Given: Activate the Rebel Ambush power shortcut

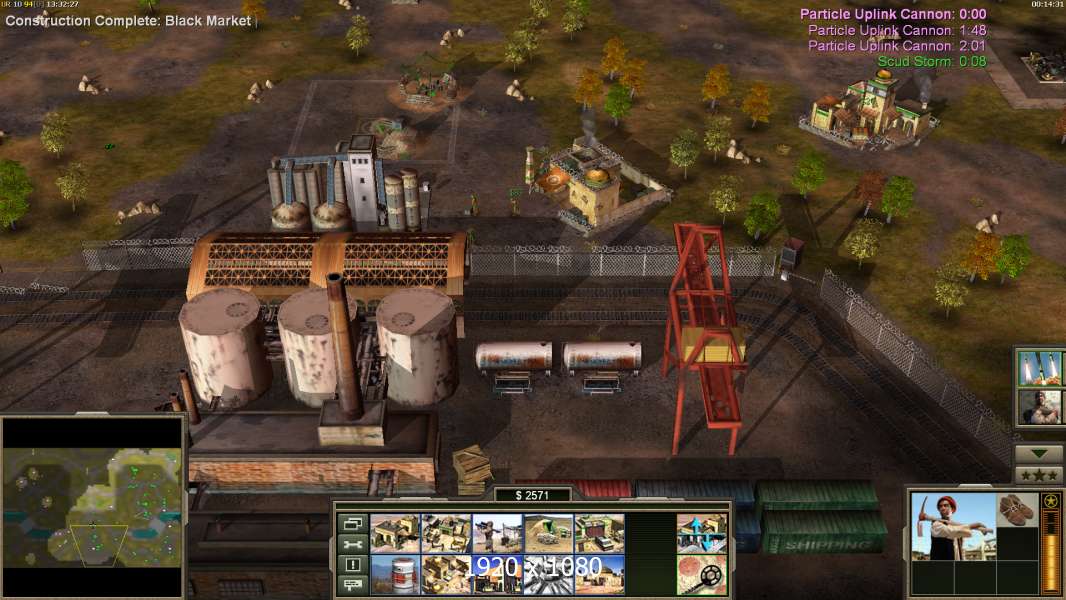Looking at the screenshot, I should pyautogui.click(x=1040, y=407).
